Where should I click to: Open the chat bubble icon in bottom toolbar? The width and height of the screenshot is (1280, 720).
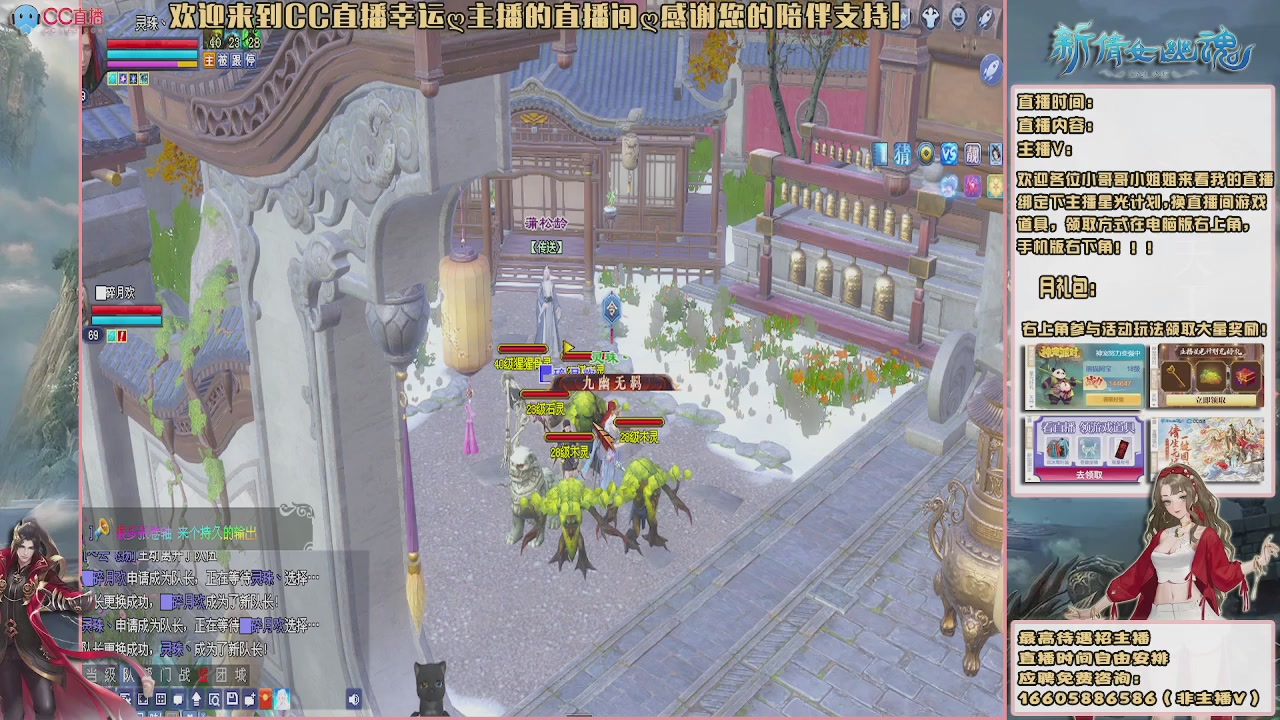pos(178,698)
